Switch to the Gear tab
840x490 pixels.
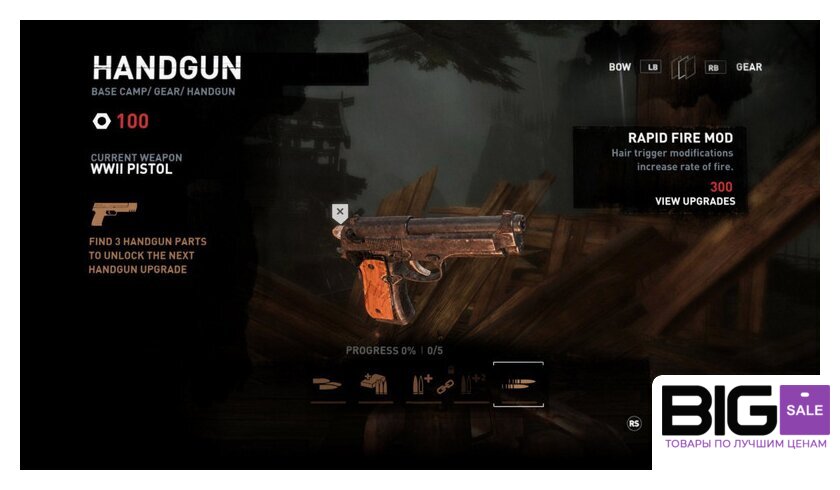pos(749,67)
